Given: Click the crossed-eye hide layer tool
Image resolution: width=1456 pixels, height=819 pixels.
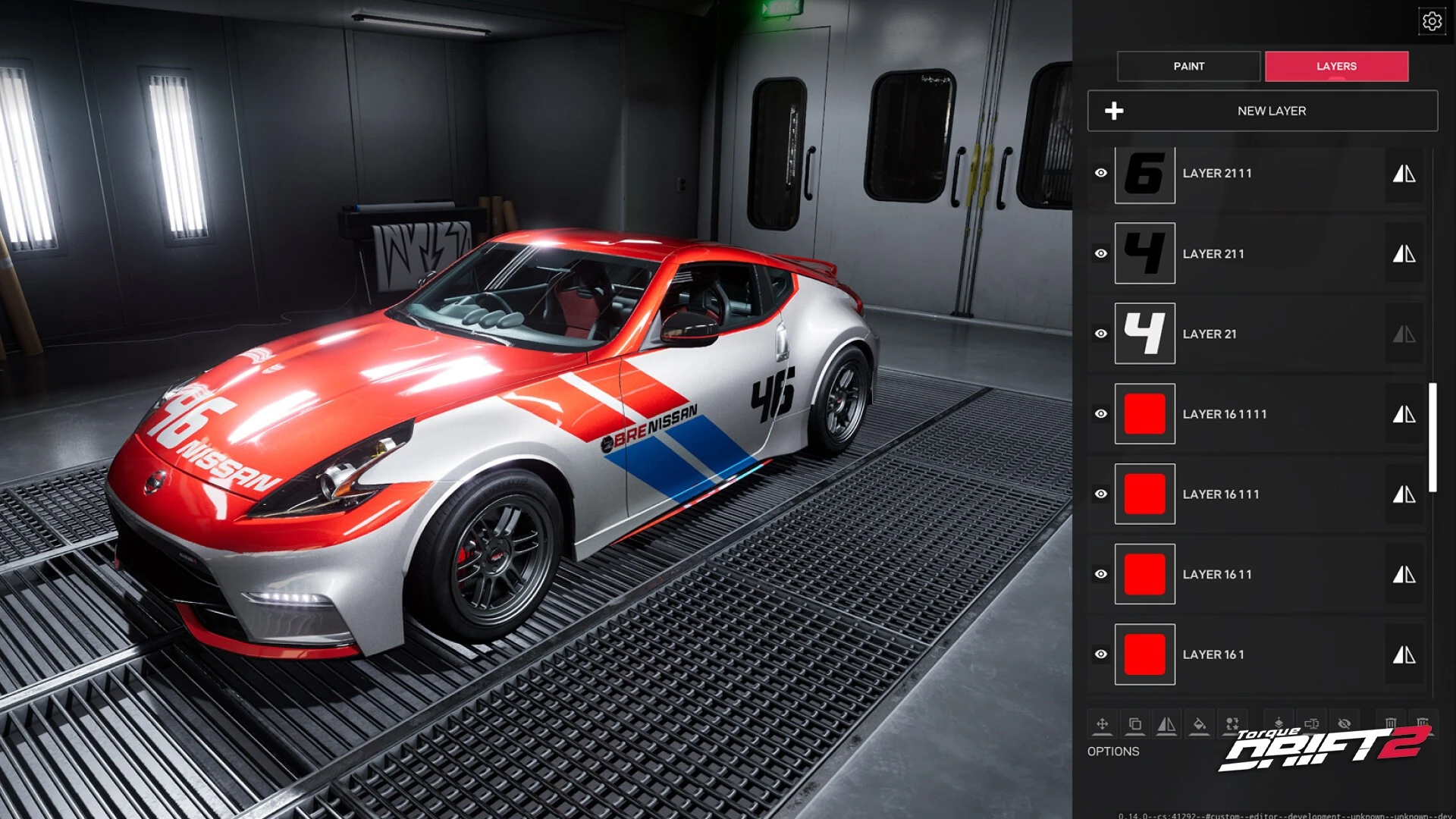Looking at the screenshot, I should 1344,723.
